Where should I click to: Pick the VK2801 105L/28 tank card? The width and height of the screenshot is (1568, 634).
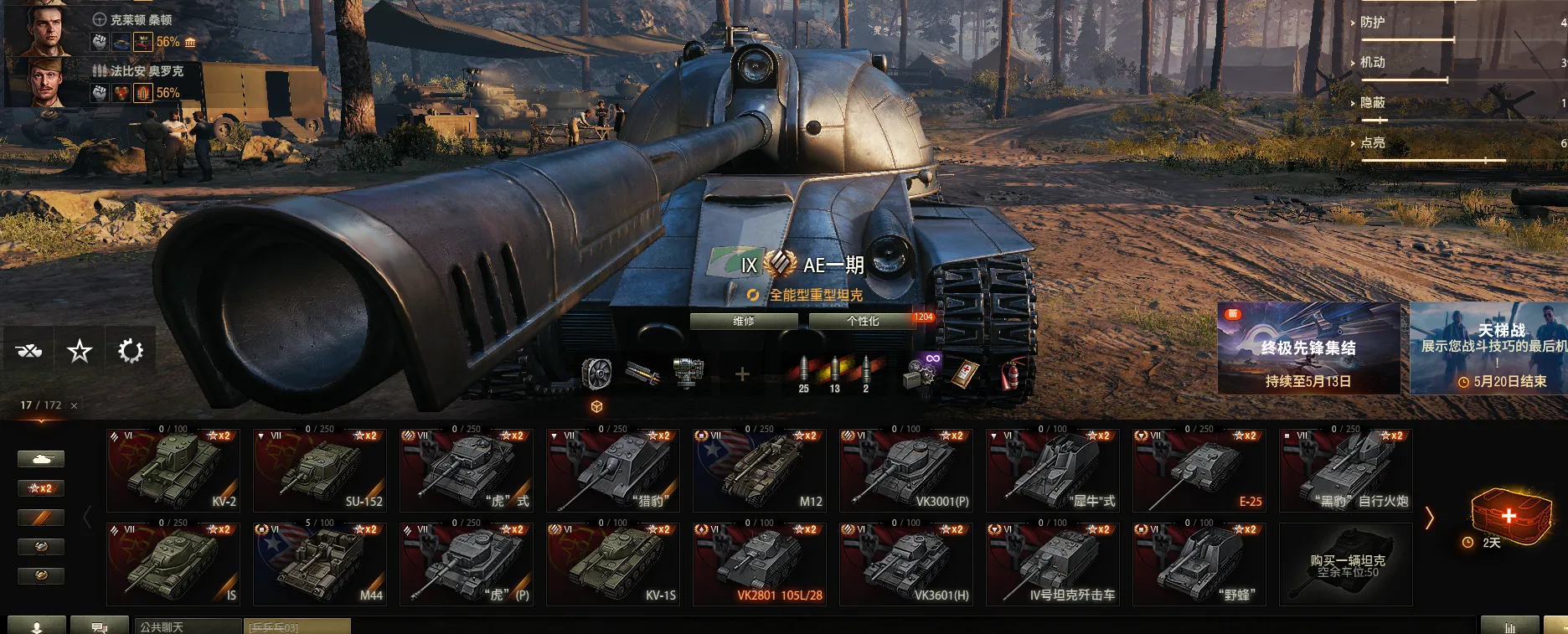(x=760, y=564)
